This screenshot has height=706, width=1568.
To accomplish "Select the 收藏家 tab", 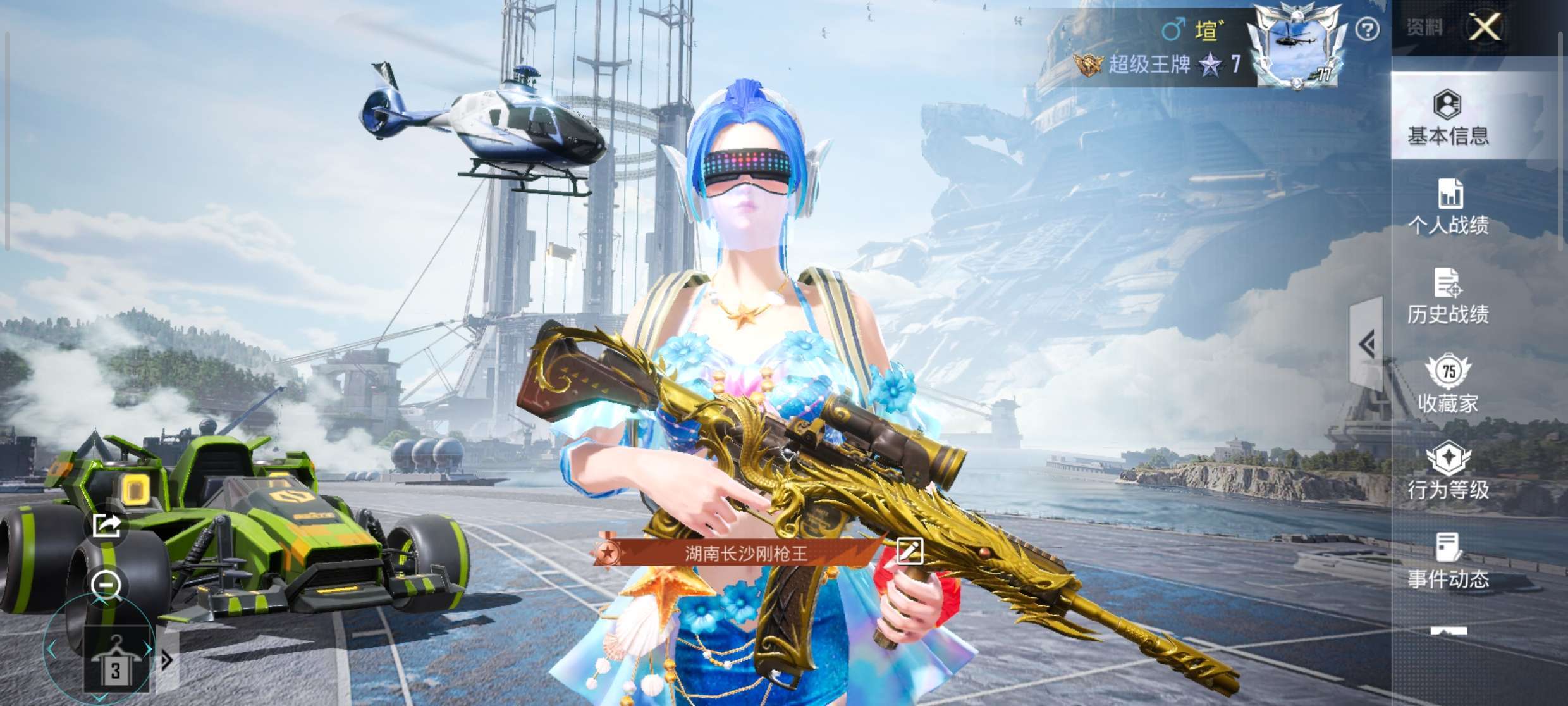I will (x=1448, y=385).
